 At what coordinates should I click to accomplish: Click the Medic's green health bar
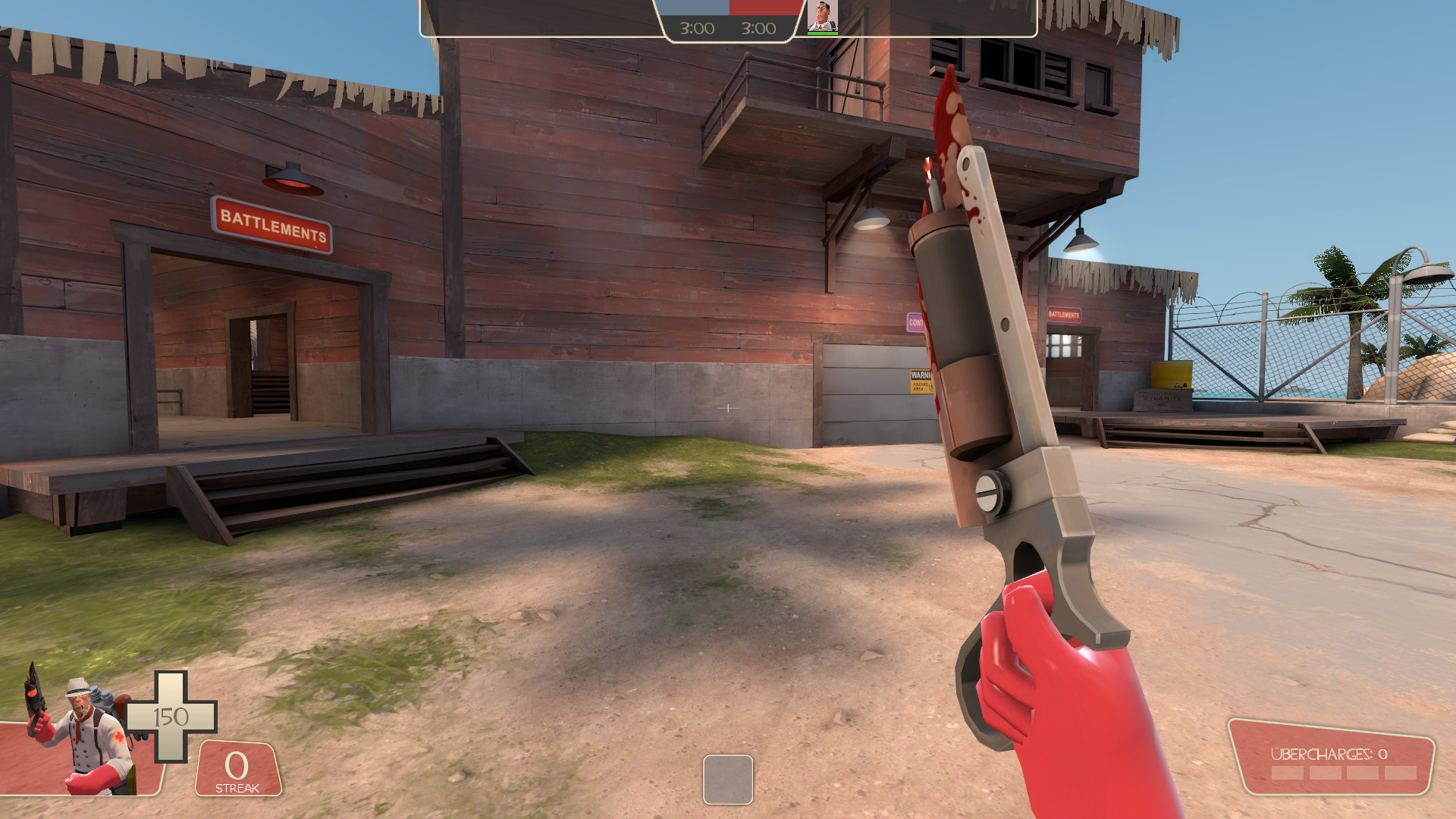coord(822,33)
